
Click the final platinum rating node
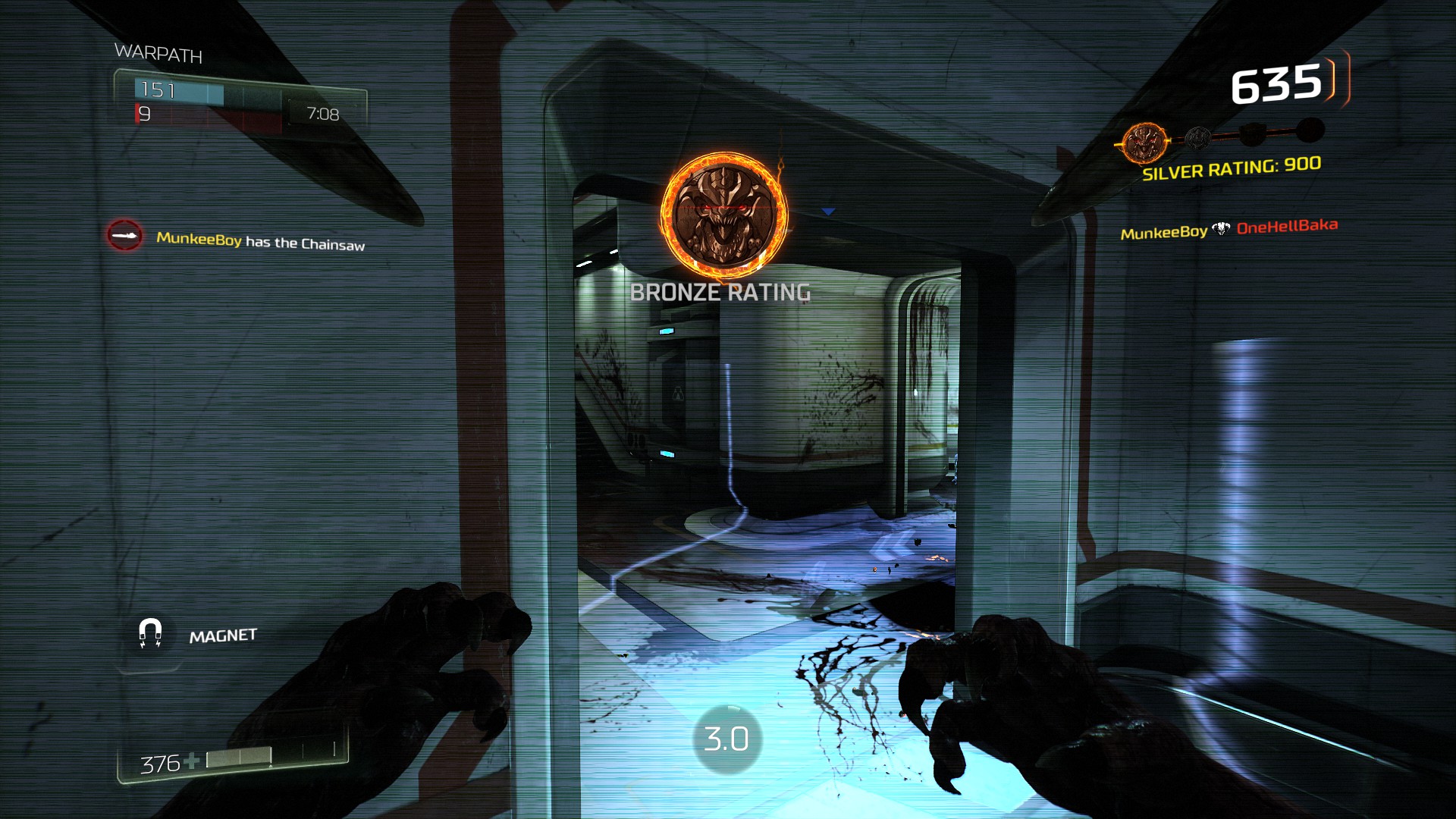coord(1310,130)
